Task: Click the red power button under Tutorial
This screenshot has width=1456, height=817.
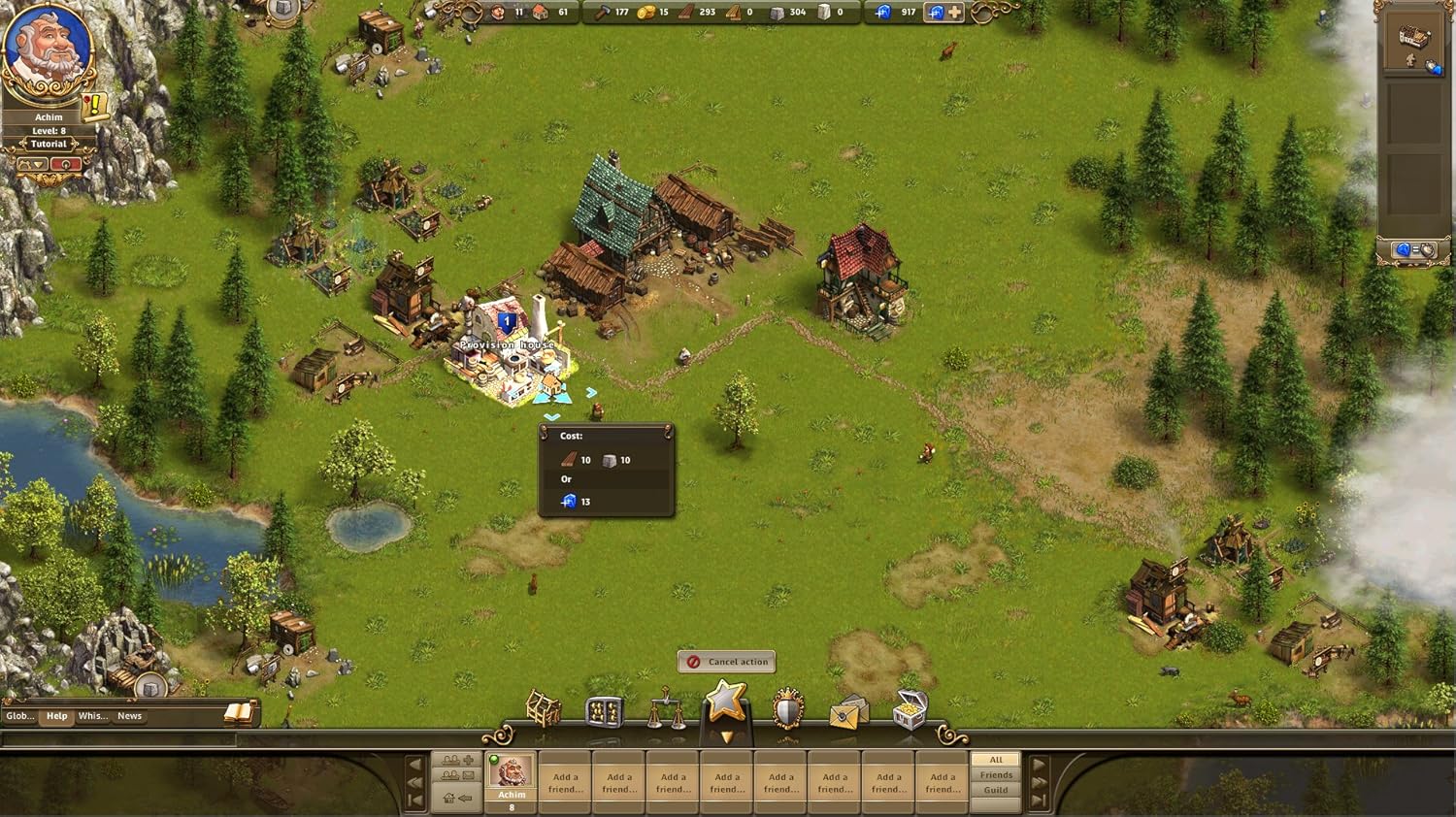Action: coord(65,165)
